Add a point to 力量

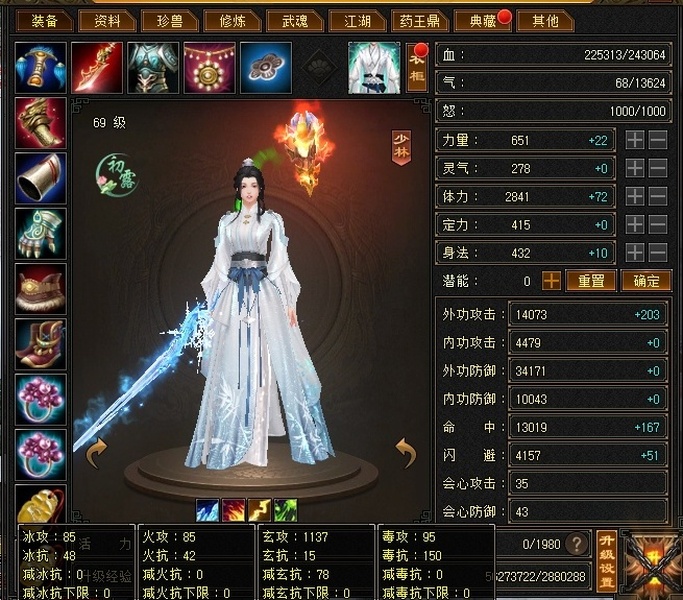click(x=635, y=141)
